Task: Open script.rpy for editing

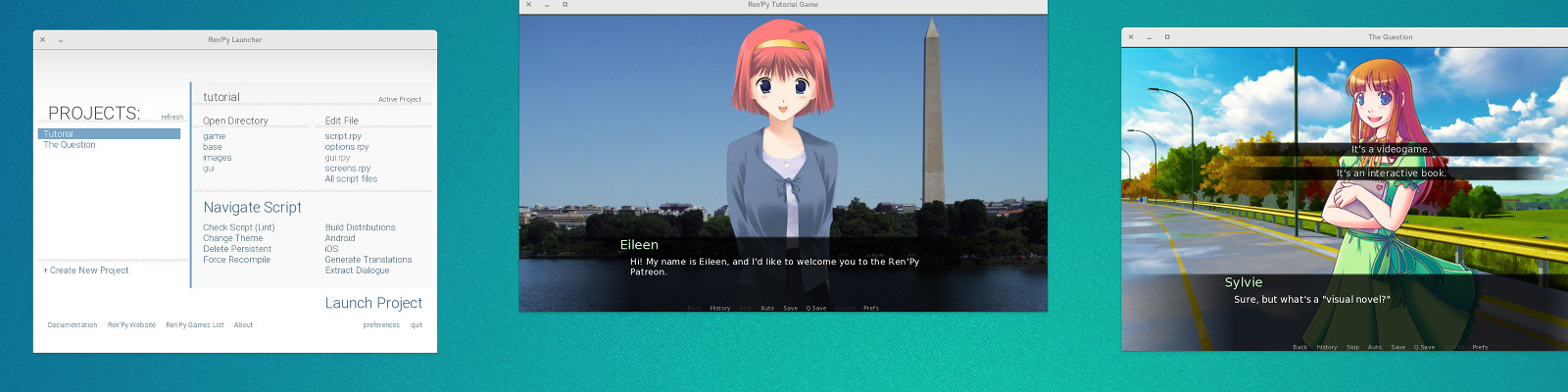Action: click(343, 136)
